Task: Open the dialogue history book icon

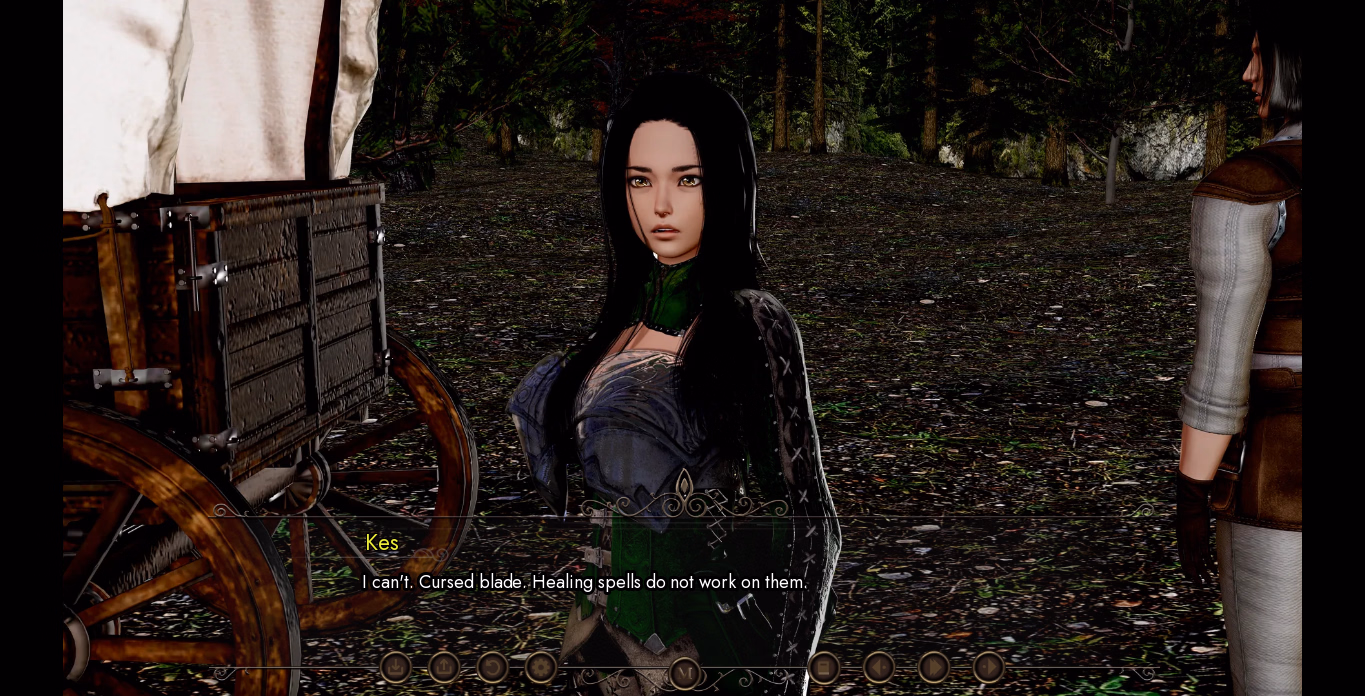Action: coord(824,667)
